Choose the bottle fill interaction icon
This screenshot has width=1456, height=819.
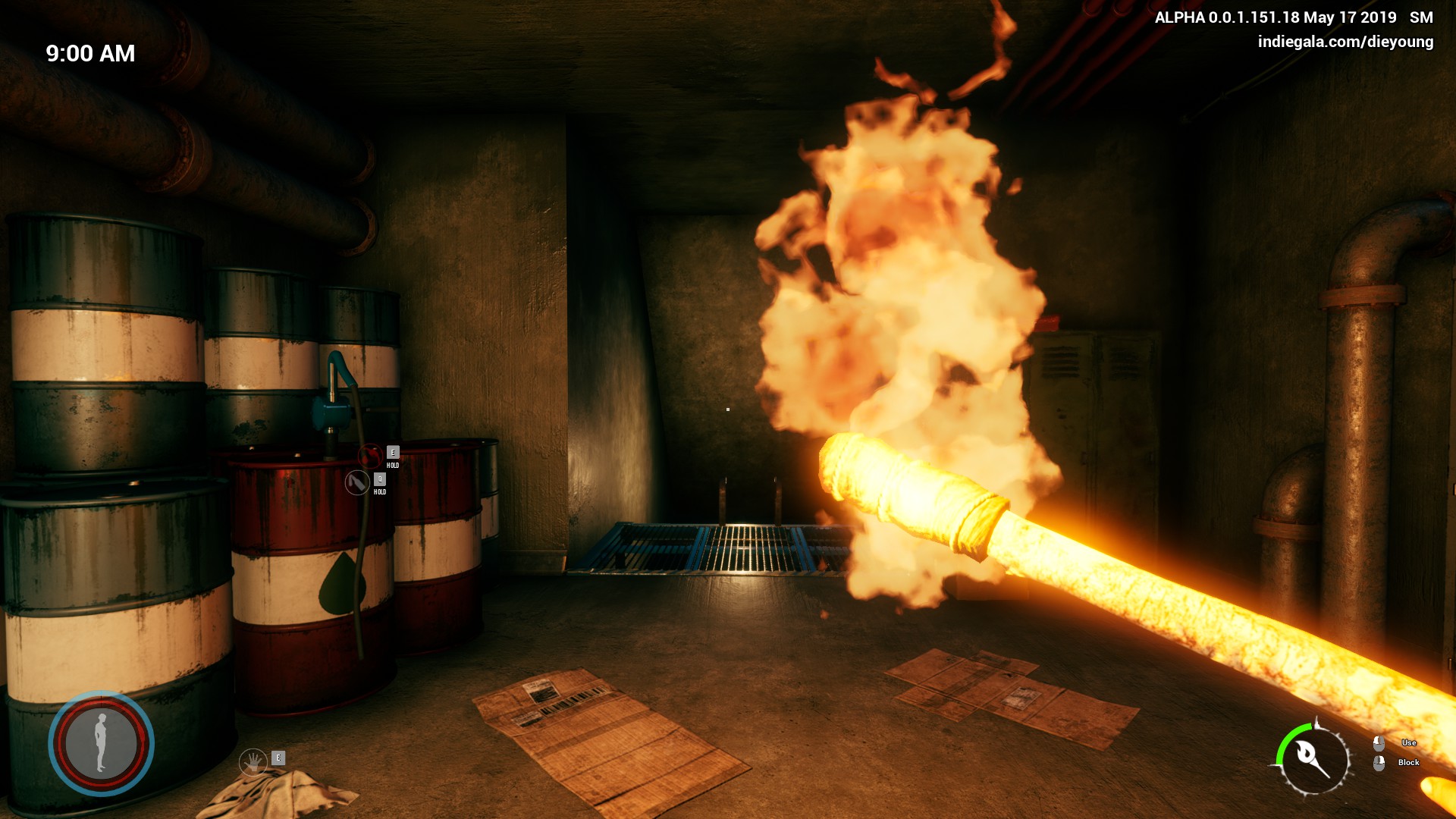357,482
